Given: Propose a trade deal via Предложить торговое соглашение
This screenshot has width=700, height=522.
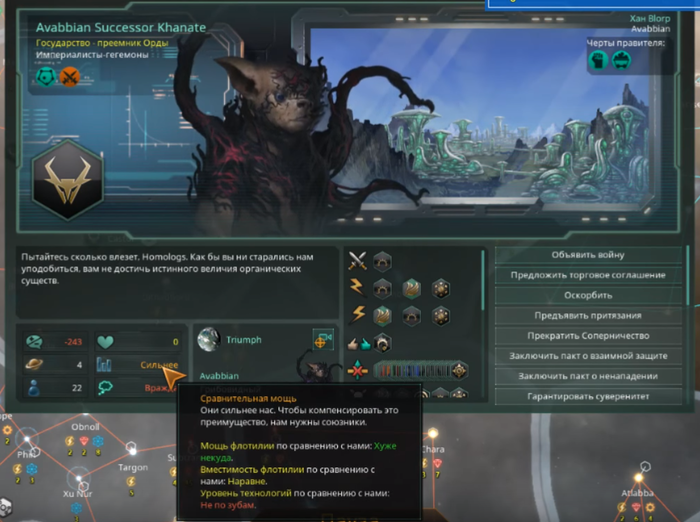Looking at the screenshot, I should point(588,275).
